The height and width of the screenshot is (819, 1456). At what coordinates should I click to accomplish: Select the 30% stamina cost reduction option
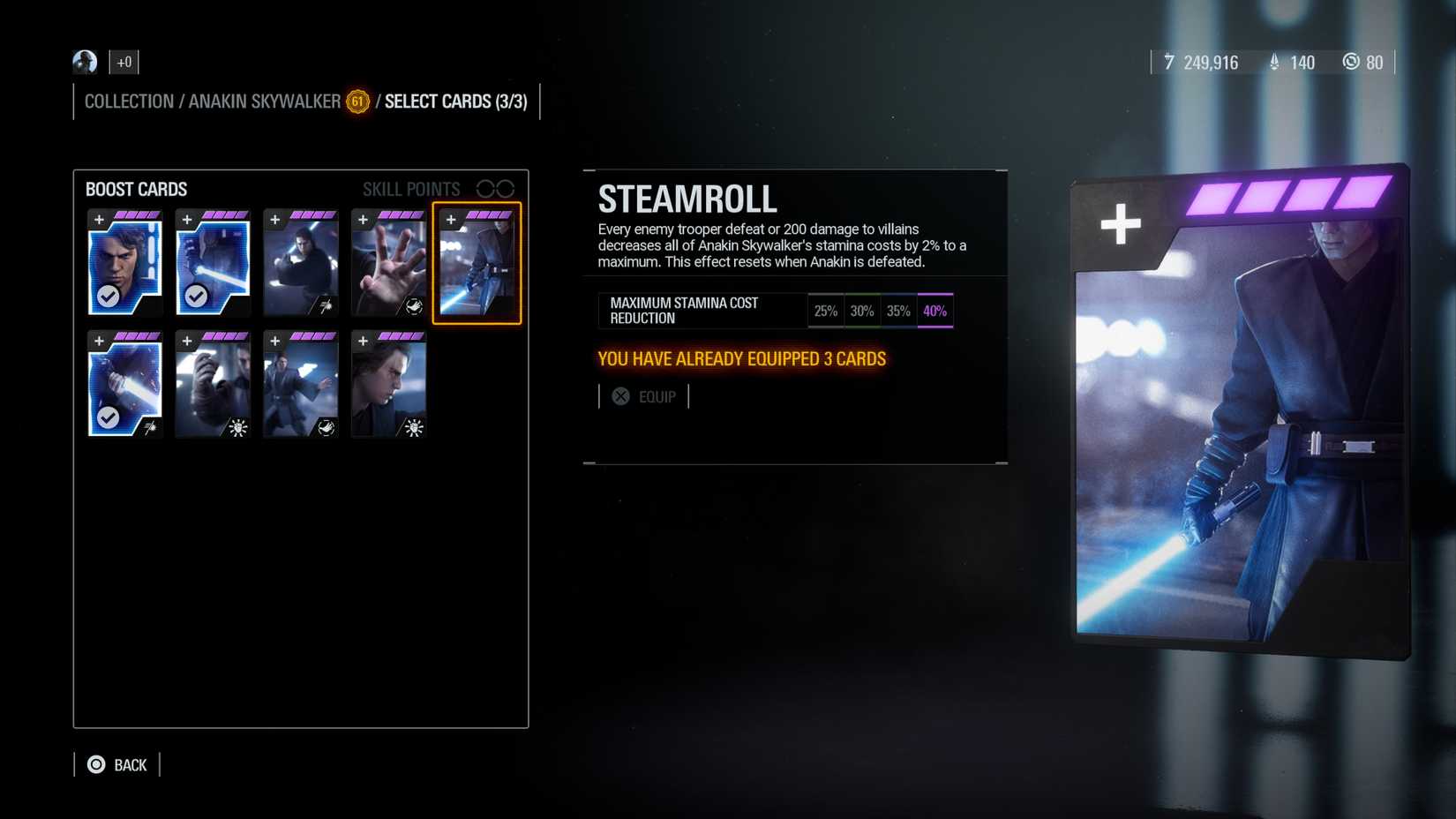click(862, 310)
